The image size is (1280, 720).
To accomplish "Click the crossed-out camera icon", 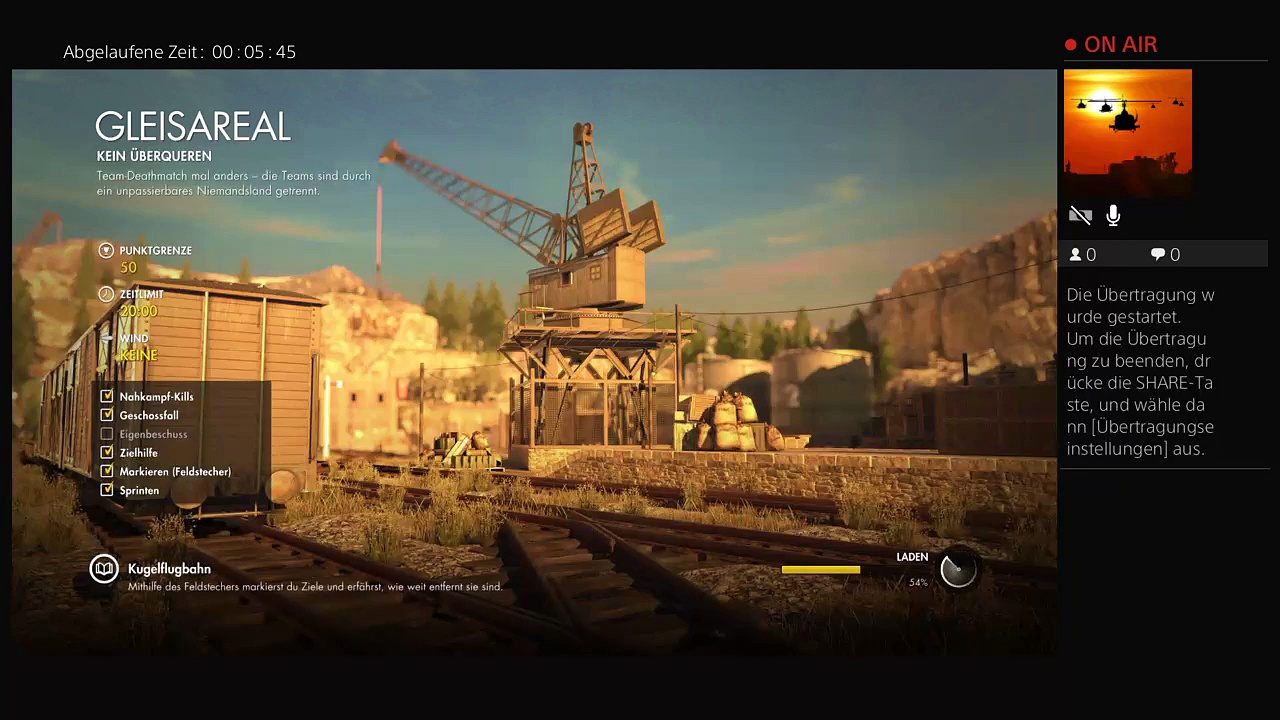I will click(1080, 215).
